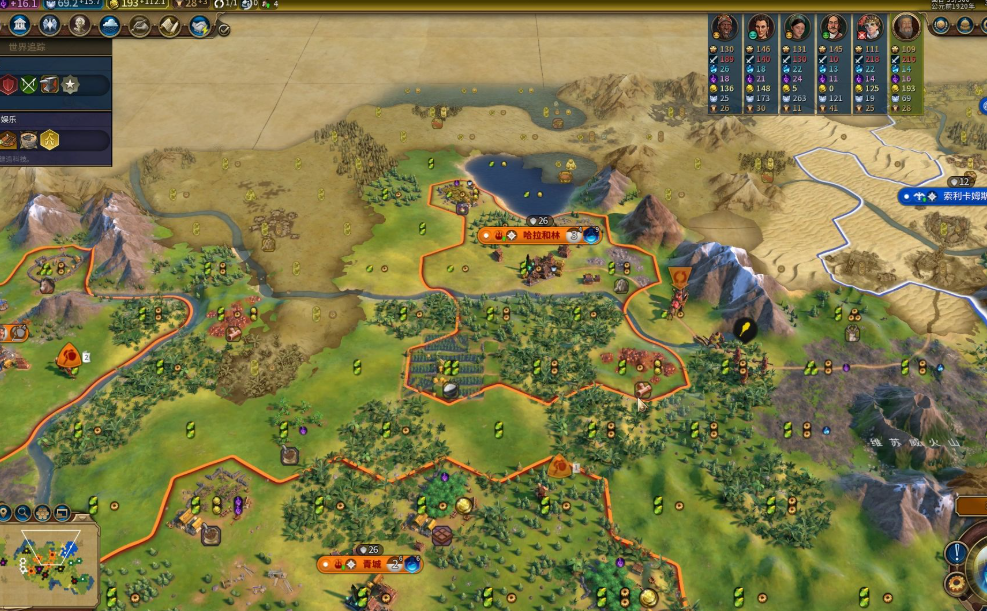Toggle the checkmark button beside the top-left icons
Viewport: 987px width, 611px height.
click(223, 29)
